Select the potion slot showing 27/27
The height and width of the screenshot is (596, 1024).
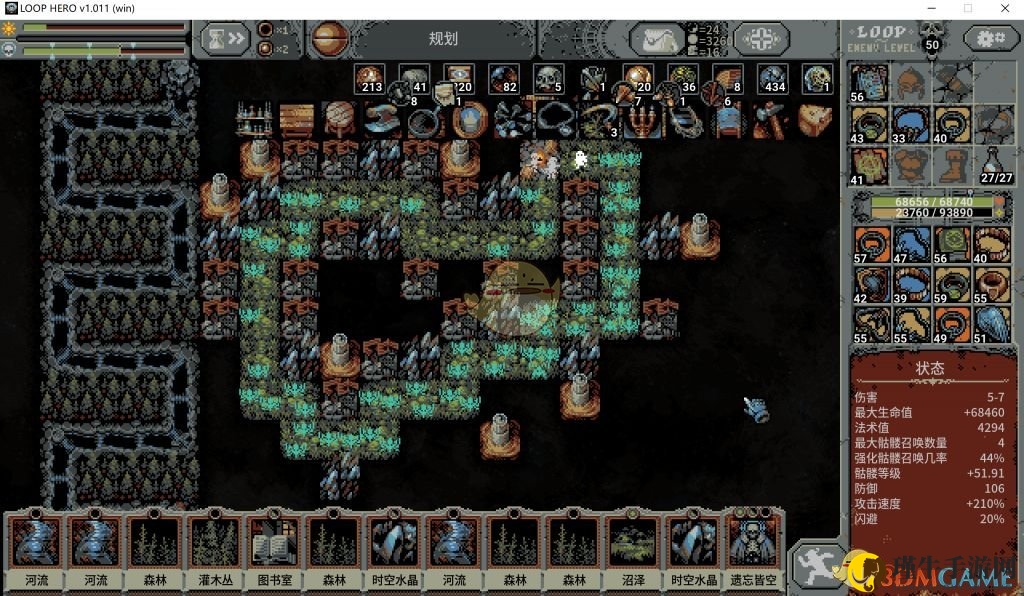[x=993, y=166]
